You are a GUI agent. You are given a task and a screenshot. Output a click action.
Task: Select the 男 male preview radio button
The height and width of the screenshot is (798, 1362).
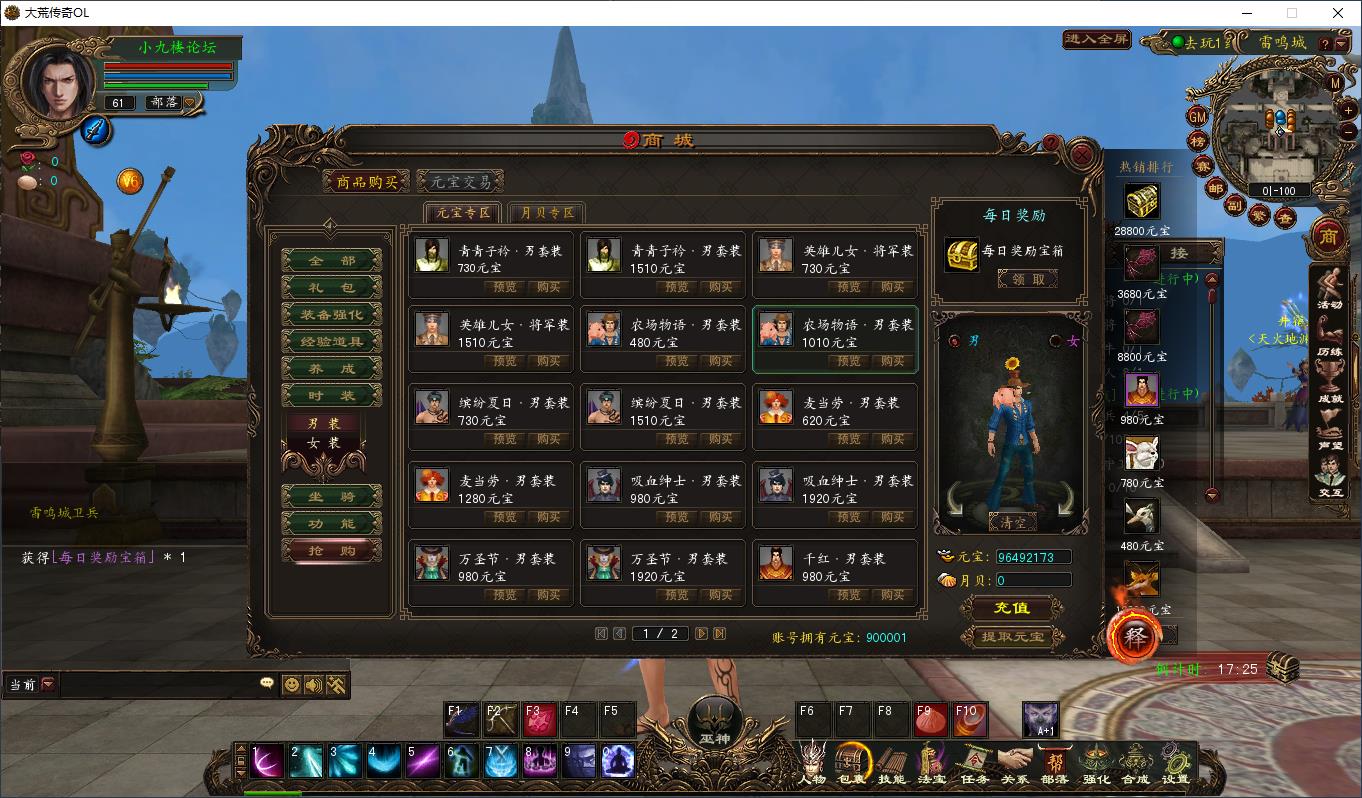click(954, 341)
